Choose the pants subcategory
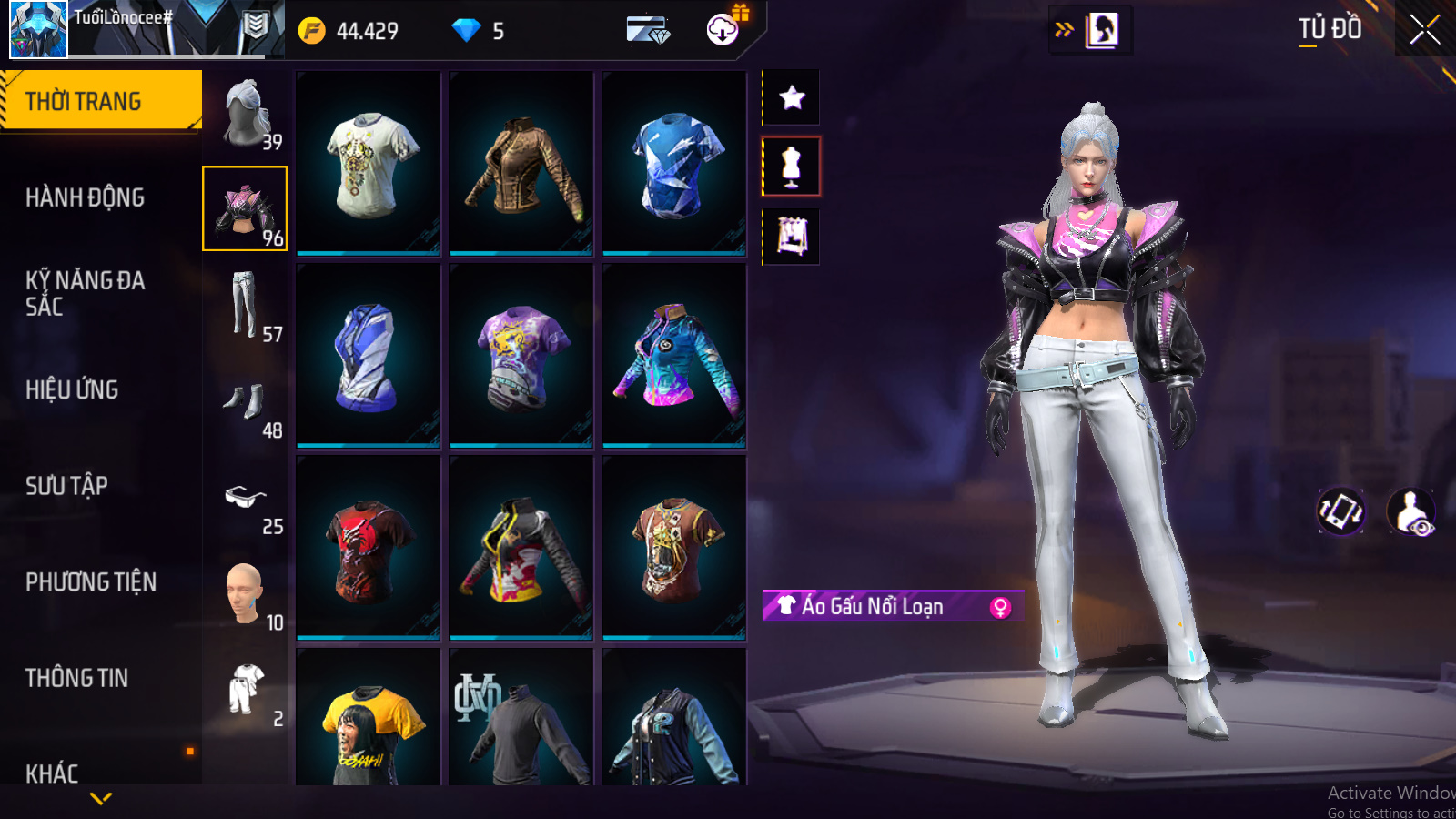Viewport: 1456px width, 819px height. point(245,306)
